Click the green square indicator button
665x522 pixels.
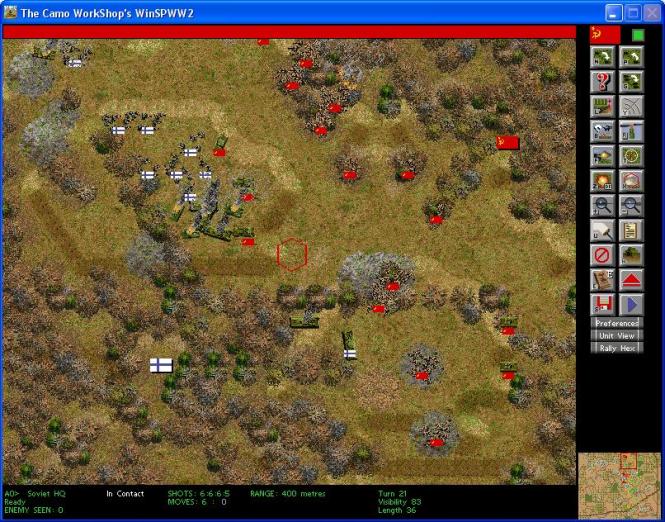(x=638, y=34)
